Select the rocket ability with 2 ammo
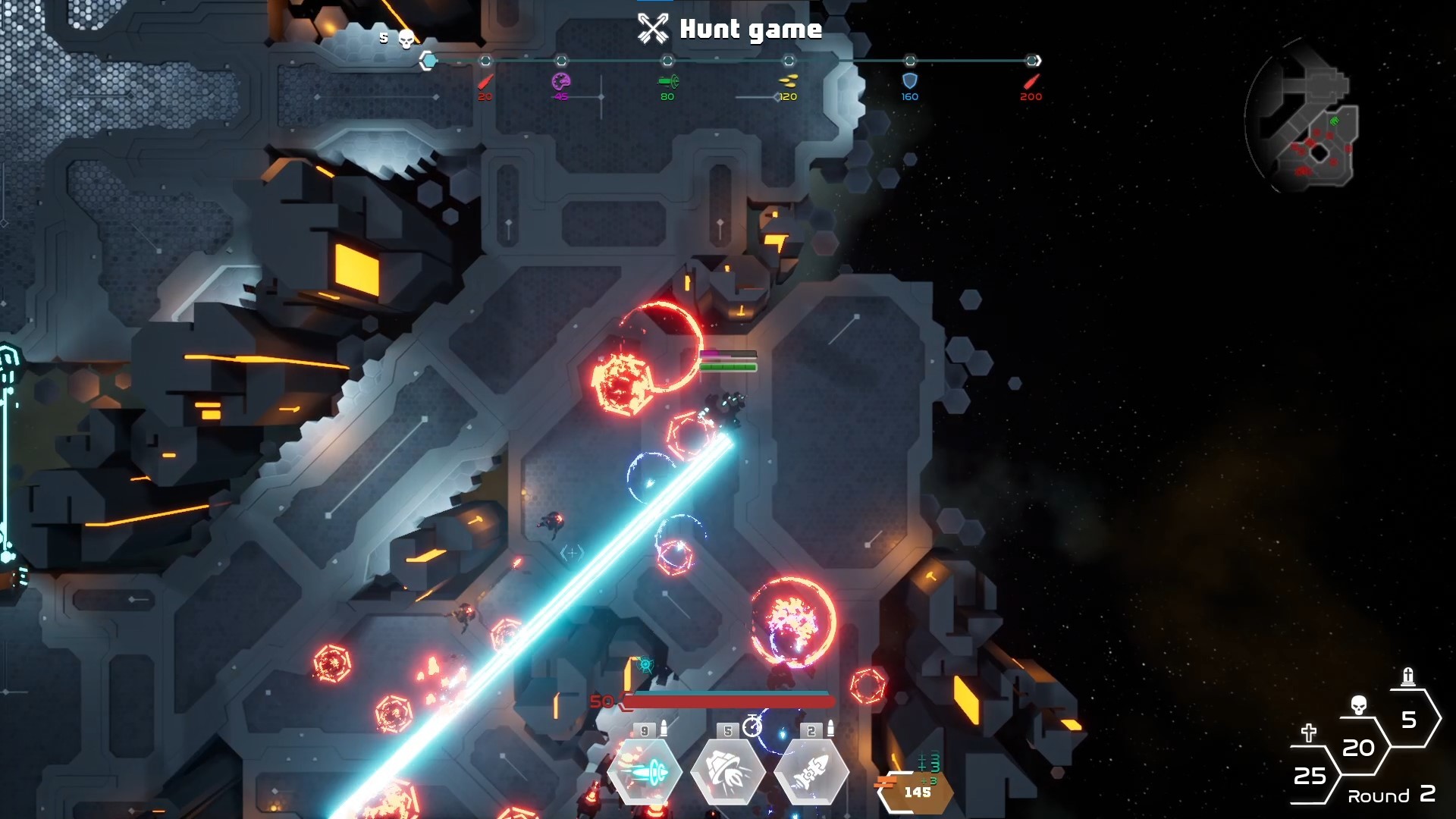 coord(811,773)
